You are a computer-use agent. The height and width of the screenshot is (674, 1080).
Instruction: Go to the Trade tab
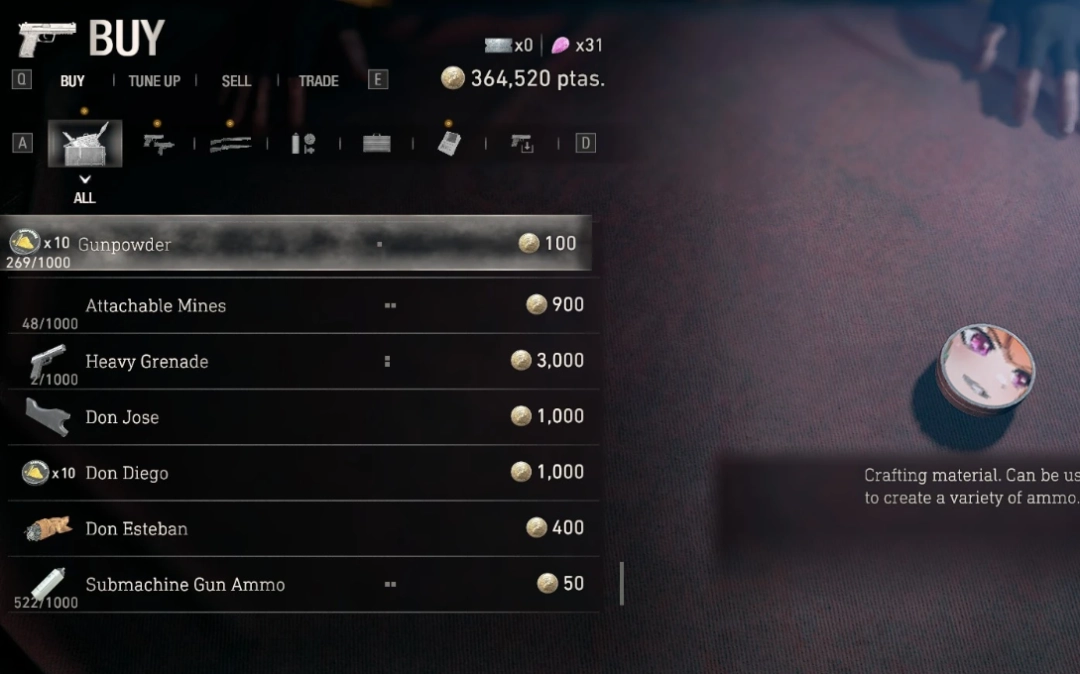point(318,81)
